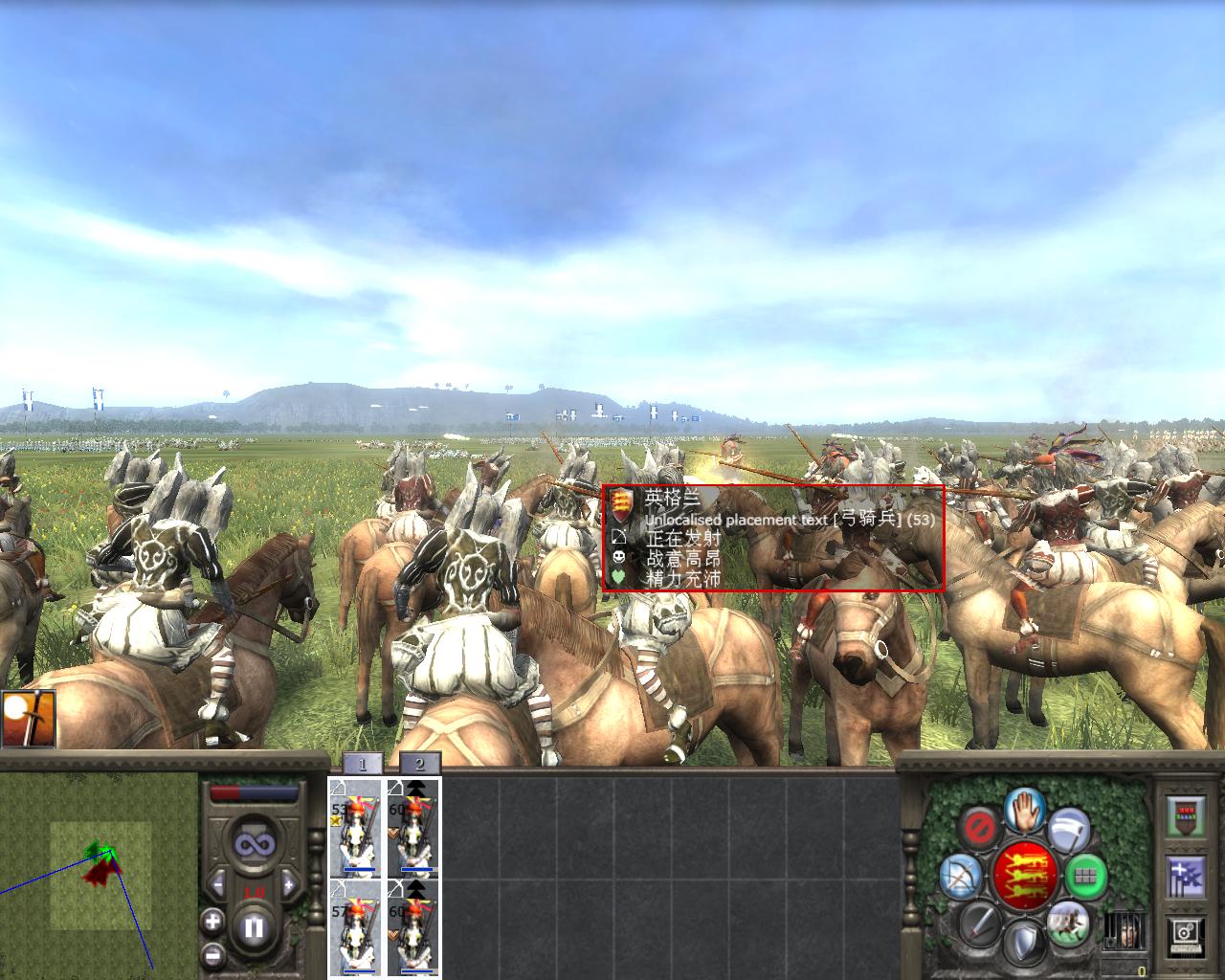Select unit group tab 1

(363, 763)
